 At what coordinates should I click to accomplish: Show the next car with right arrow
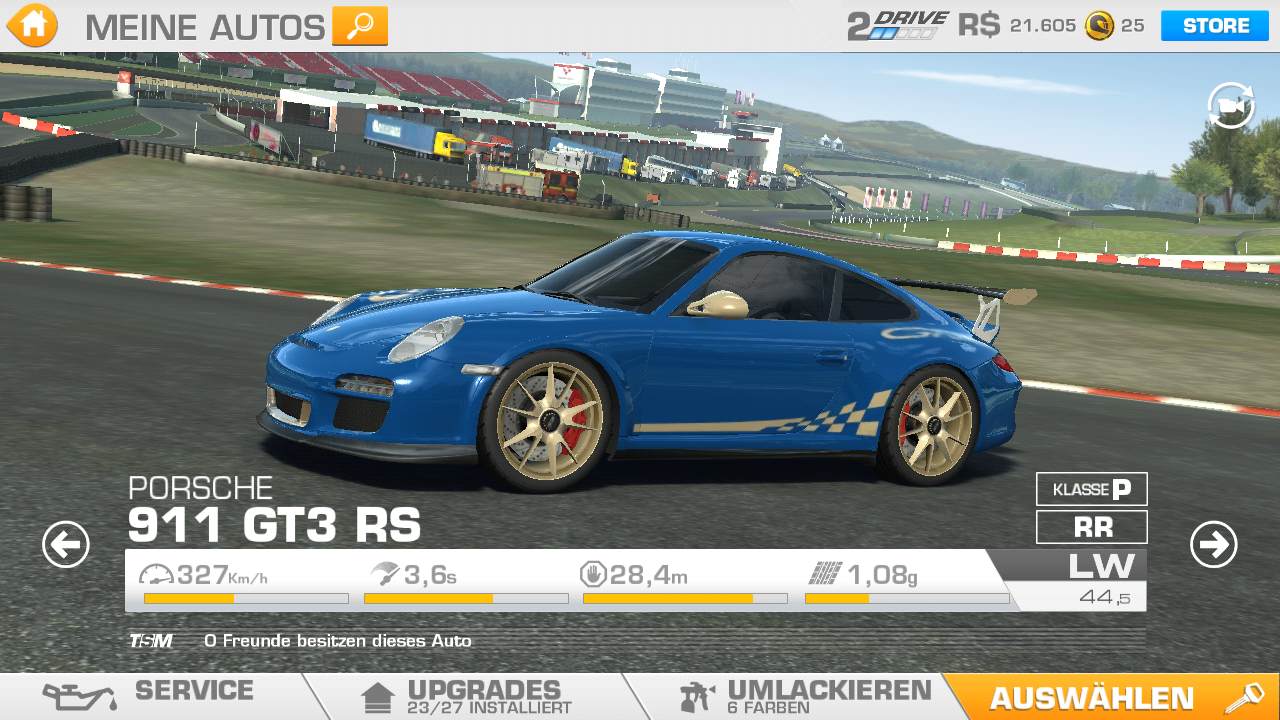pyautogui.click(x=1213, y=545)
